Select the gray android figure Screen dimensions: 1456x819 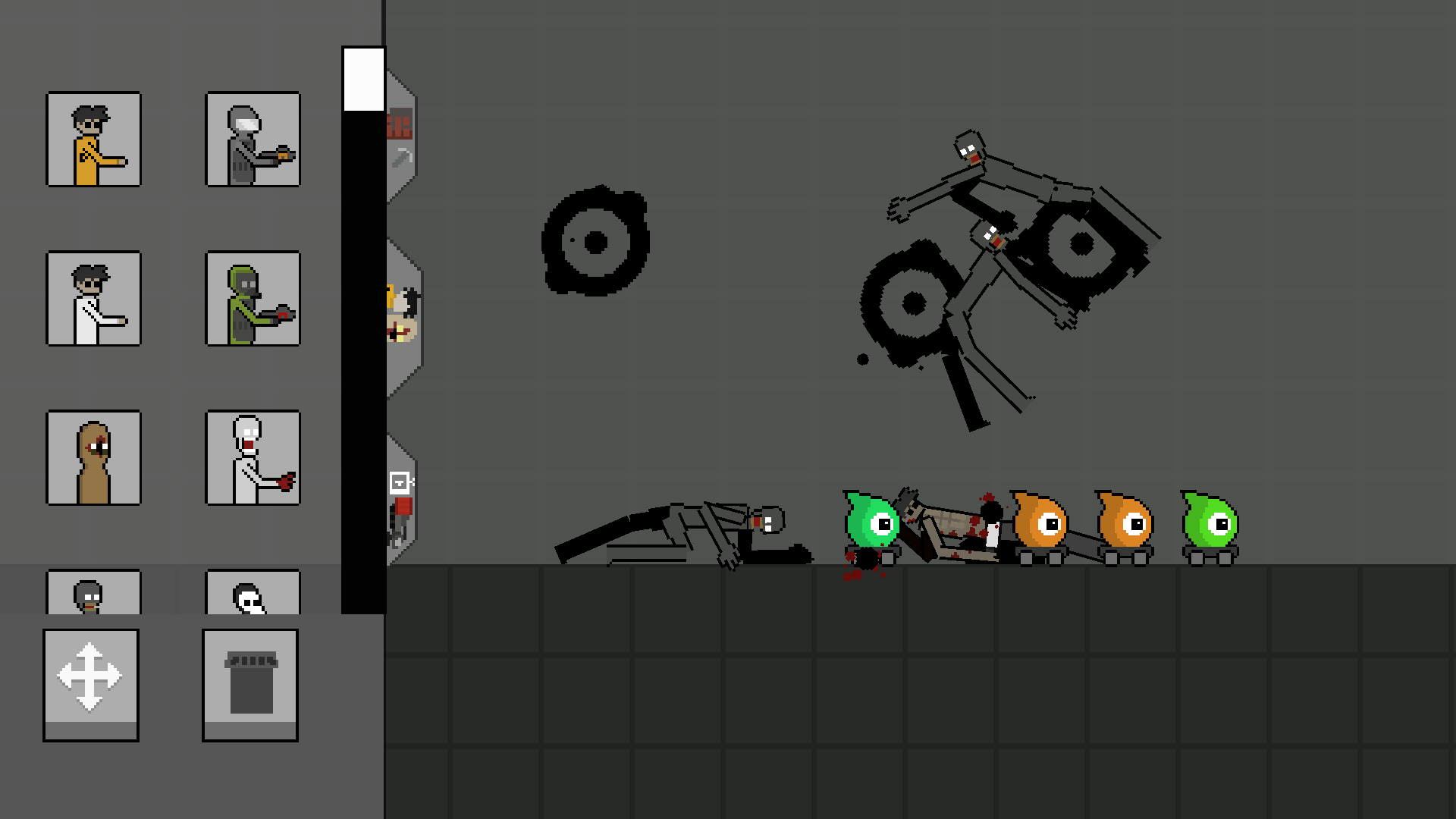[x=253, y=140]
